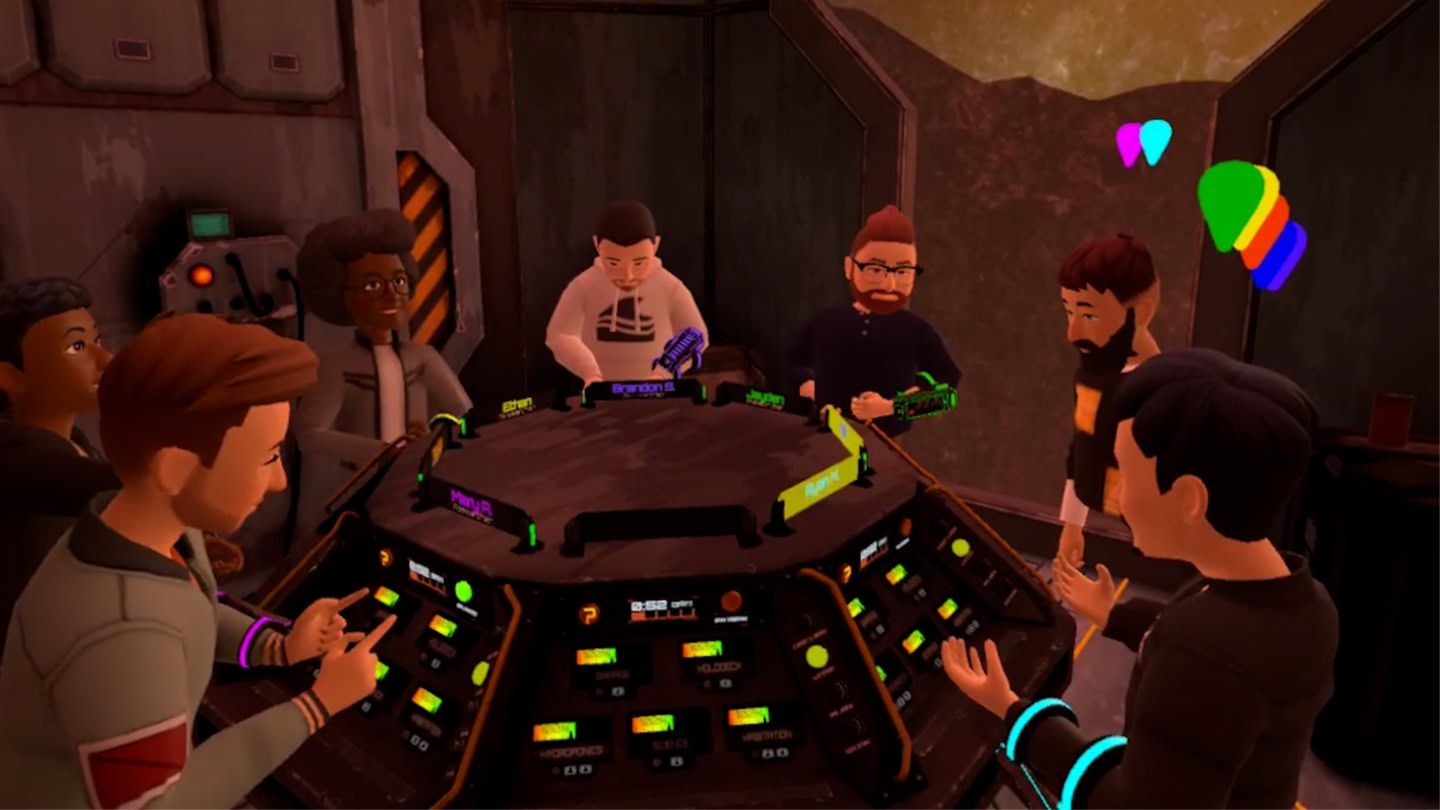Hit the red round button beside the timer
1440x810 pixels.
[x=732, y=600]
